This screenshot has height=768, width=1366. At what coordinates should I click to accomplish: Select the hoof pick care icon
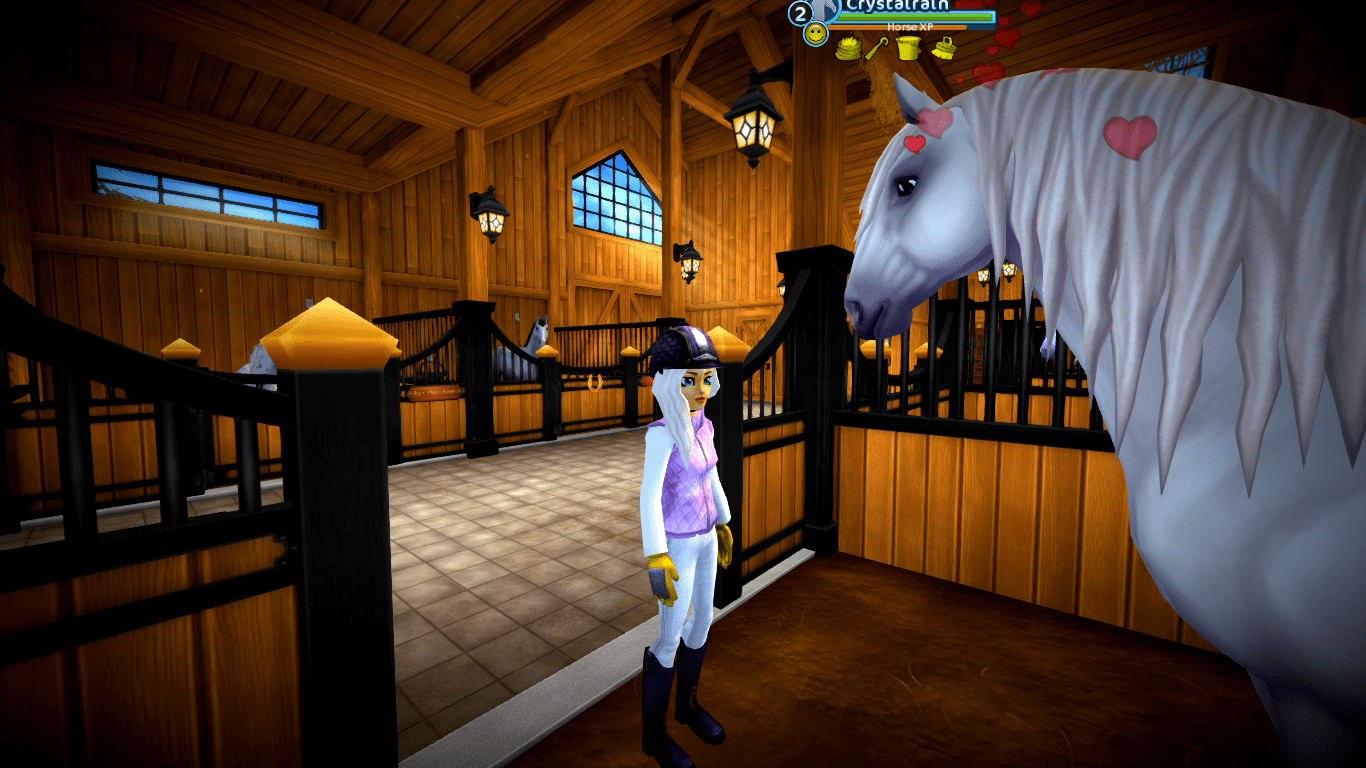[876, 47]
